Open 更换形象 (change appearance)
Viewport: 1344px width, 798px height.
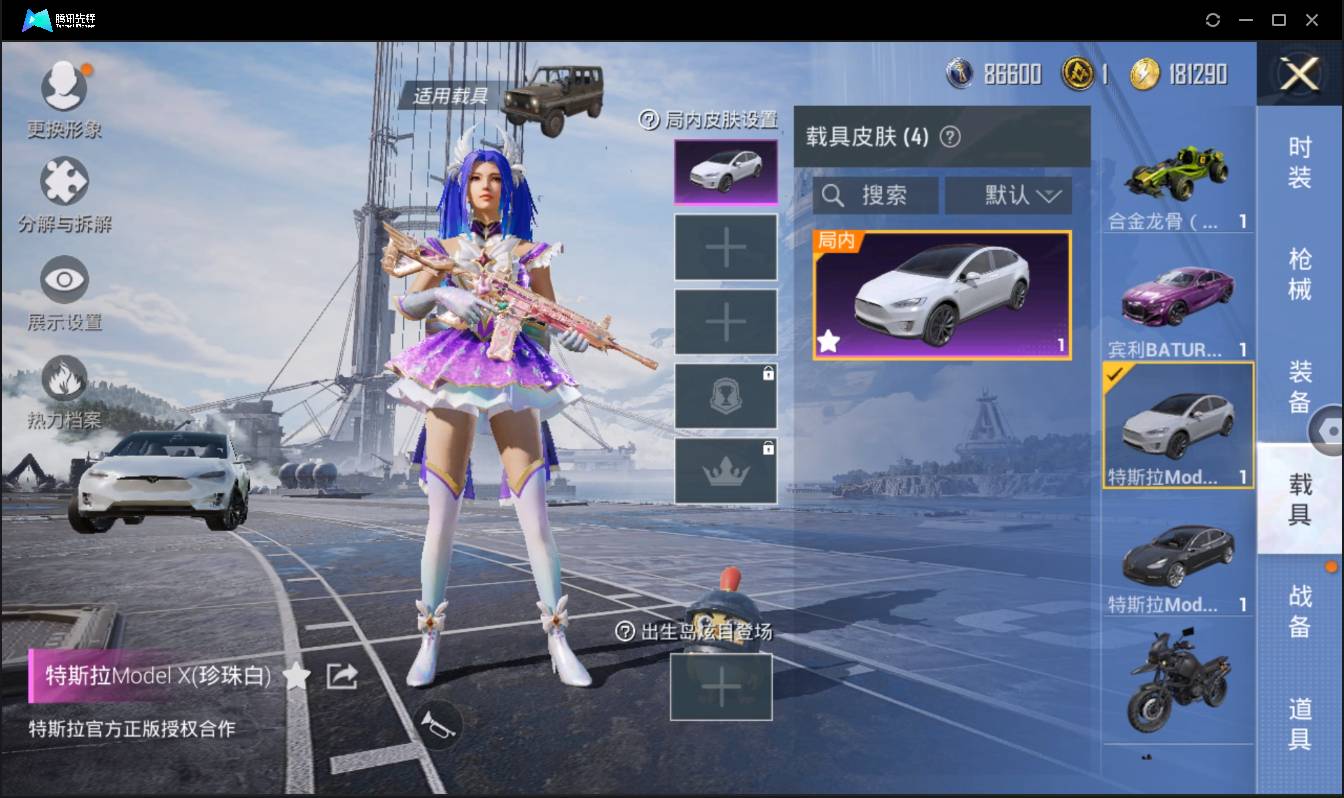tap(64, 88)
